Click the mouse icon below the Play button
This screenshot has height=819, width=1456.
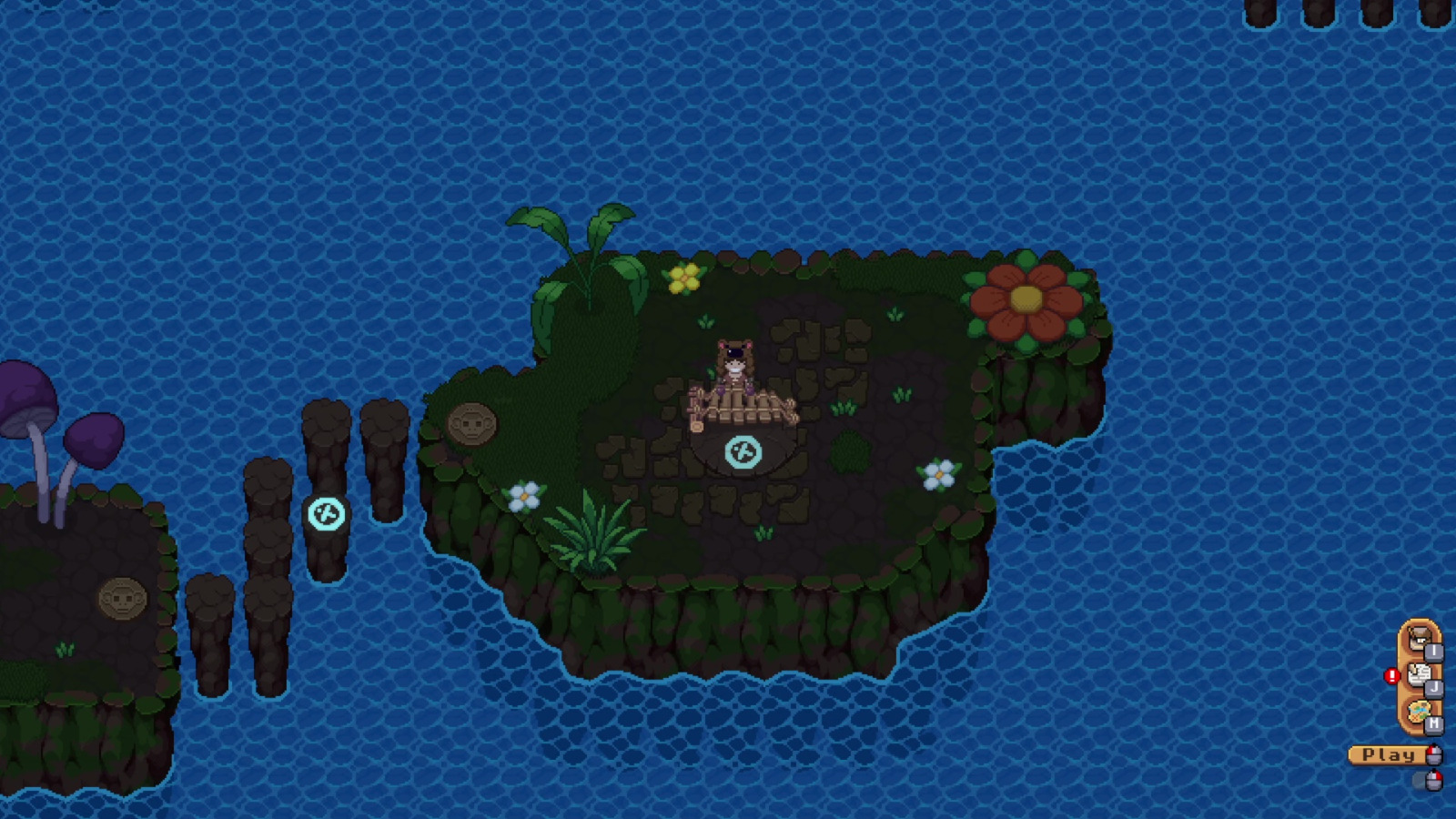pos(1434,779)
